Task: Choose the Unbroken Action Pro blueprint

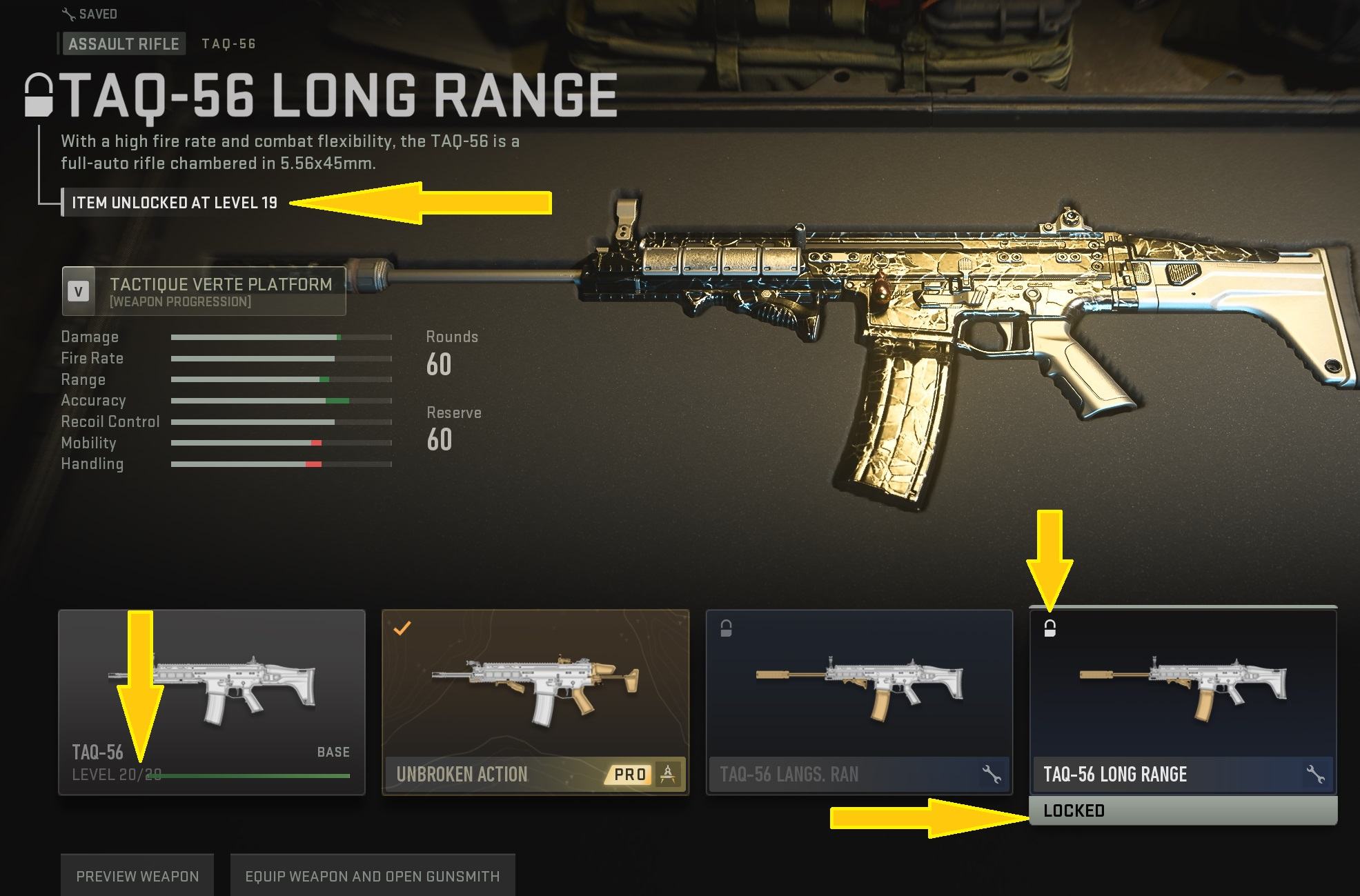Action: tap(535, 701)
